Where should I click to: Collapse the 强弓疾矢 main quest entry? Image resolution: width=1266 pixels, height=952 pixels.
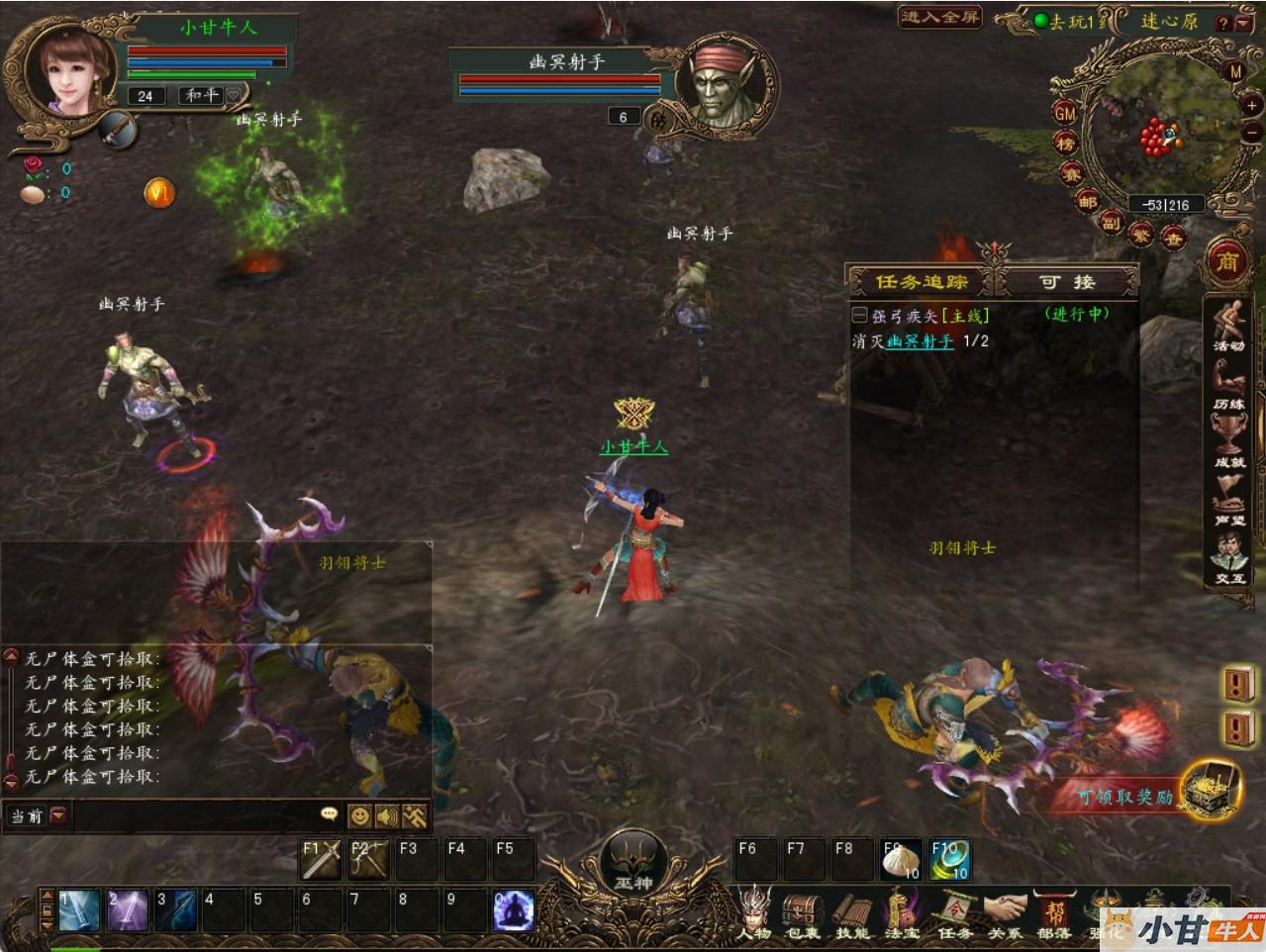tap(859, 316)
